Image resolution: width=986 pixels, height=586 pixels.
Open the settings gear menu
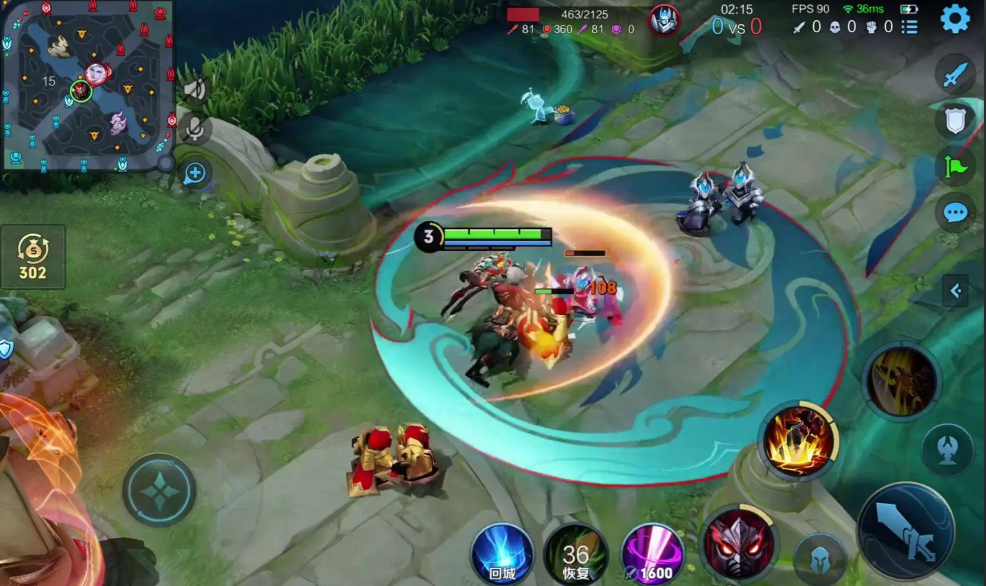click(955, 19)
